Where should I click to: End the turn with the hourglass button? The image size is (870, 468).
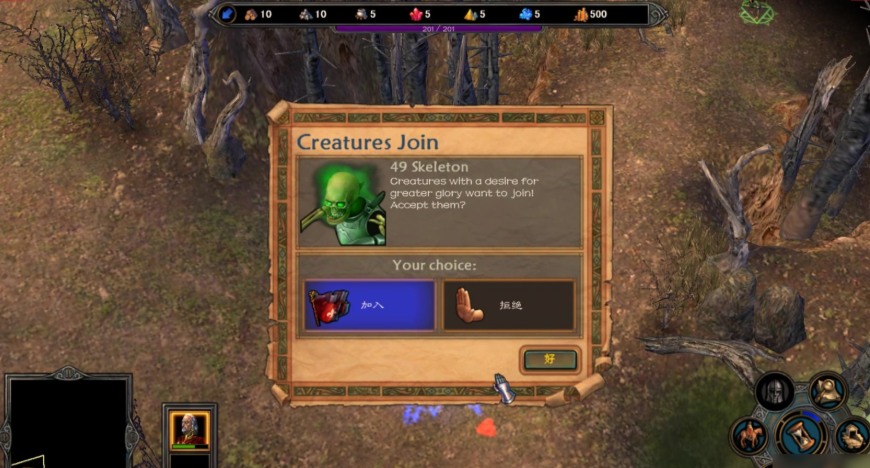[801, 433]
